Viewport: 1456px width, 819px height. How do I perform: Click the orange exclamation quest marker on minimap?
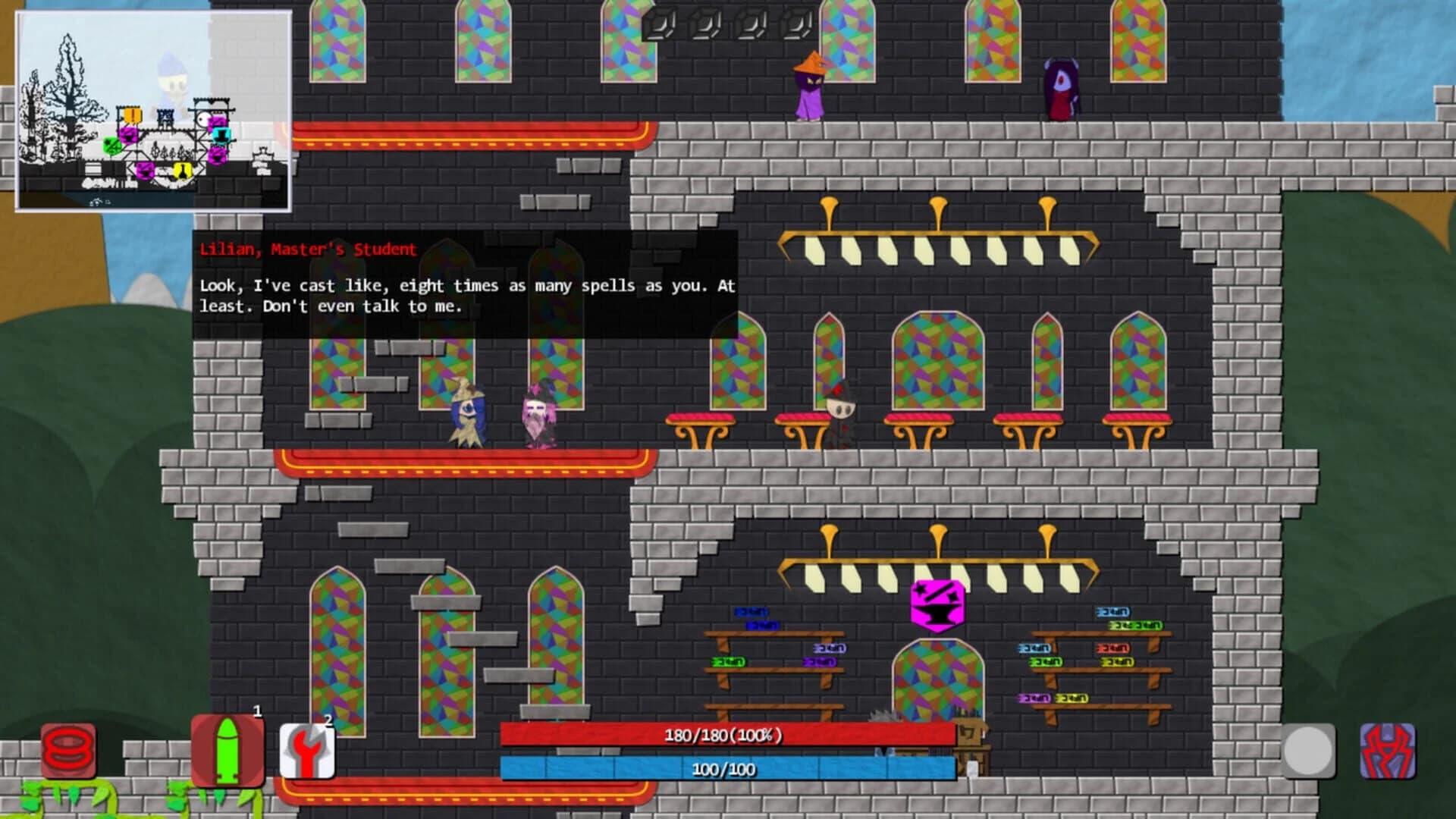(132, 115)
